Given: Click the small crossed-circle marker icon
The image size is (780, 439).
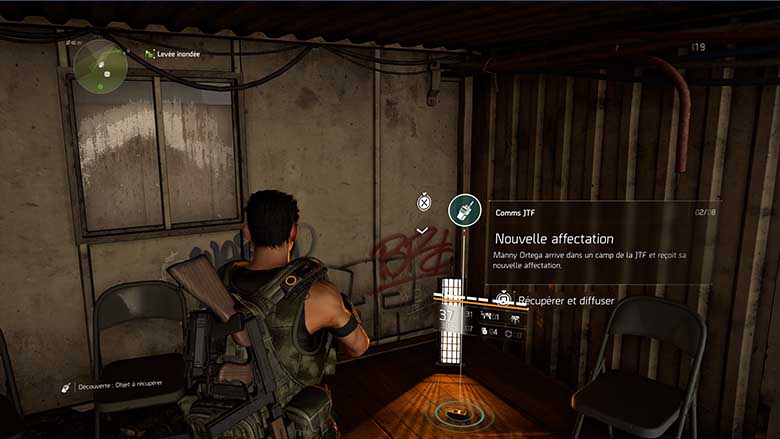Looking at the screenshot, I should (424, 202).
